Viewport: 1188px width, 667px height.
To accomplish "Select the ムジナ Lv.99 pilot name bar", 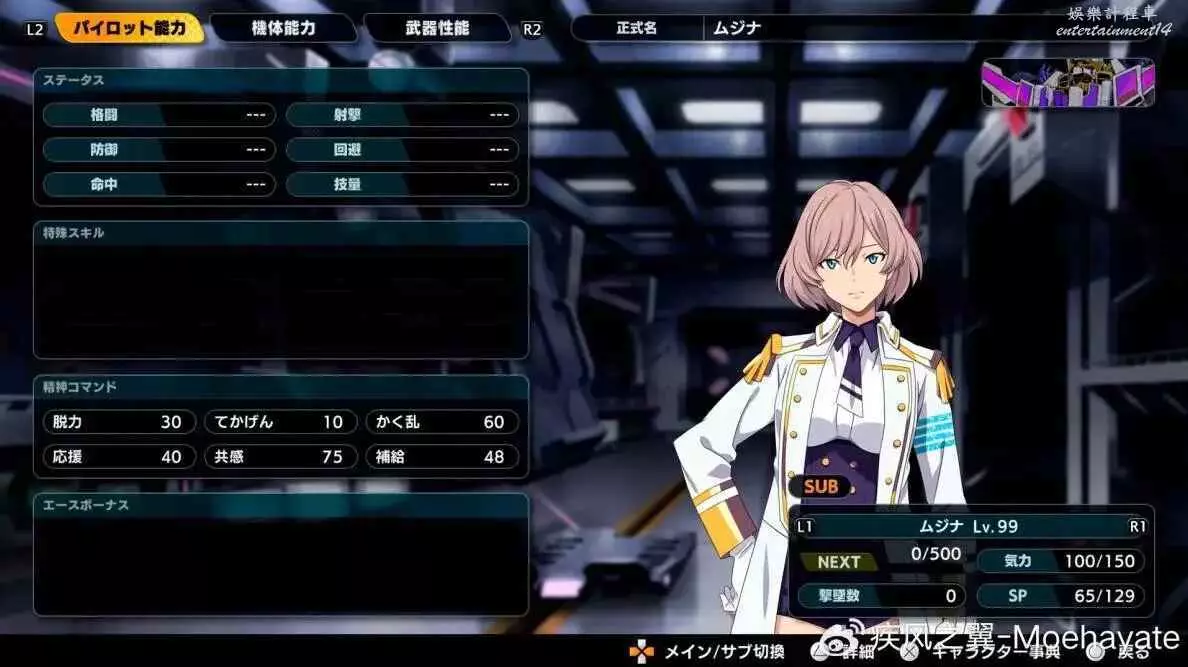I will [x=968, y=526].
